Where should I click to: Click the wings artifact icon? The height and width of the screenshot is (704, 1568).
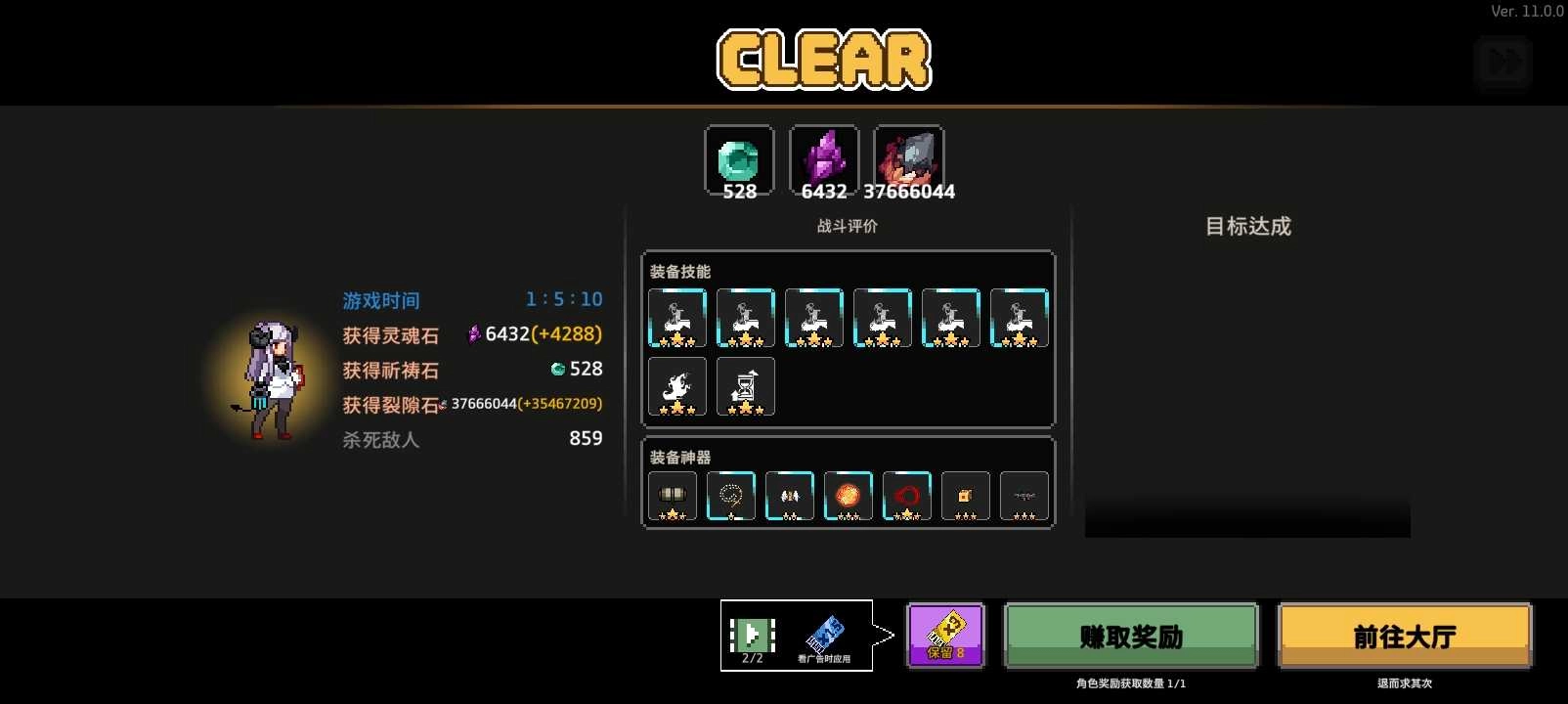click(789, 495)
